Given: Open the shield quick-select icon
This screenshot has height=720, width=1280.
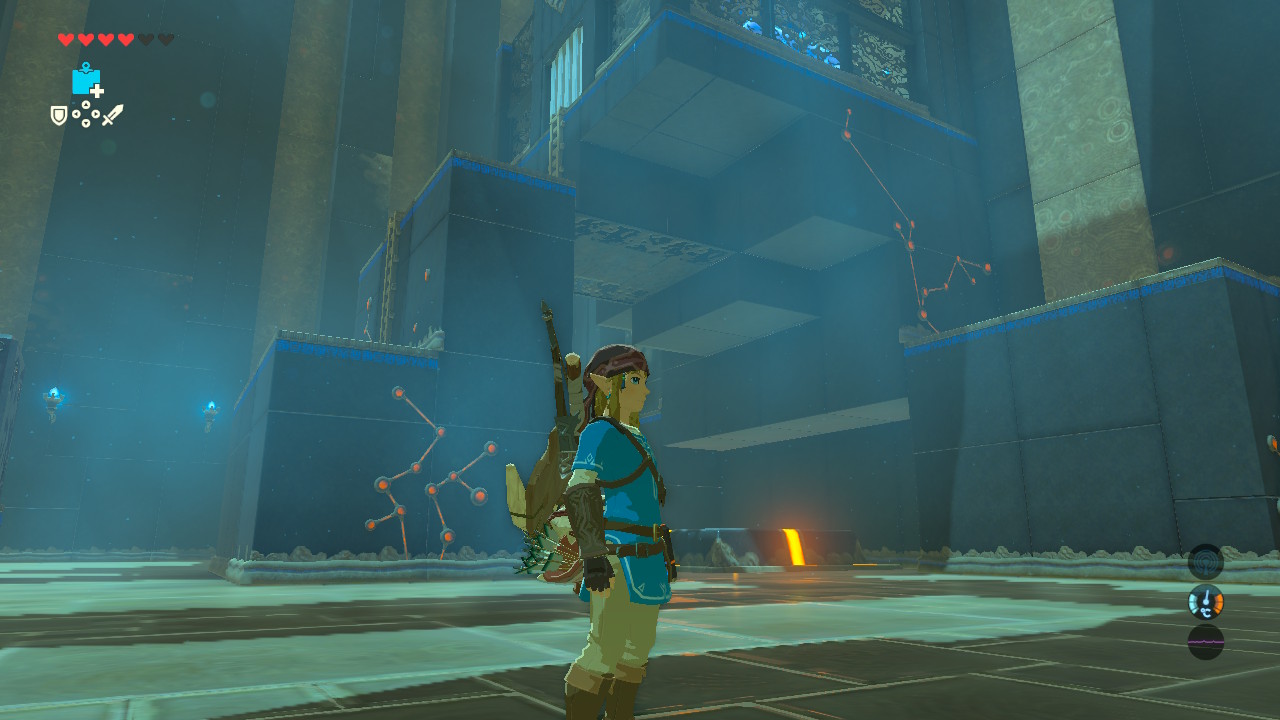Looking at the screenshot, I should click(59, 116).
